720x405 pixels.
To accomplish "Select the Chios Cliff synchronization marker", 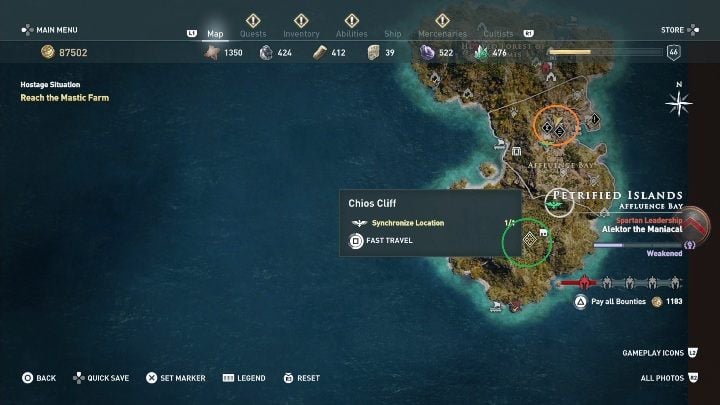I will click(x=528, y=240).
